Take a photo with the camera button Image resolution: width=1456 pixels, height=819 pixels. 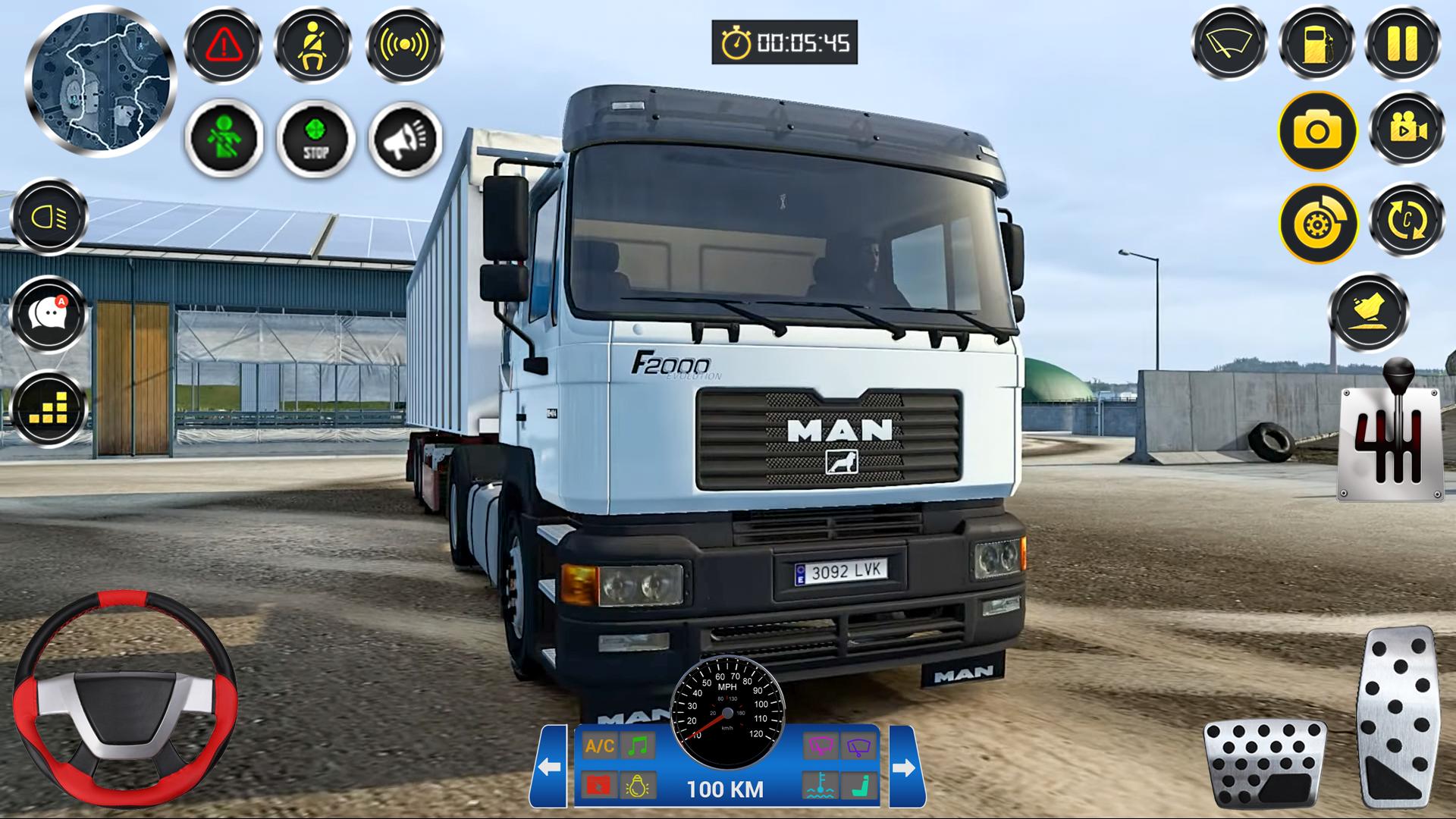click(x=1318, y=131)
